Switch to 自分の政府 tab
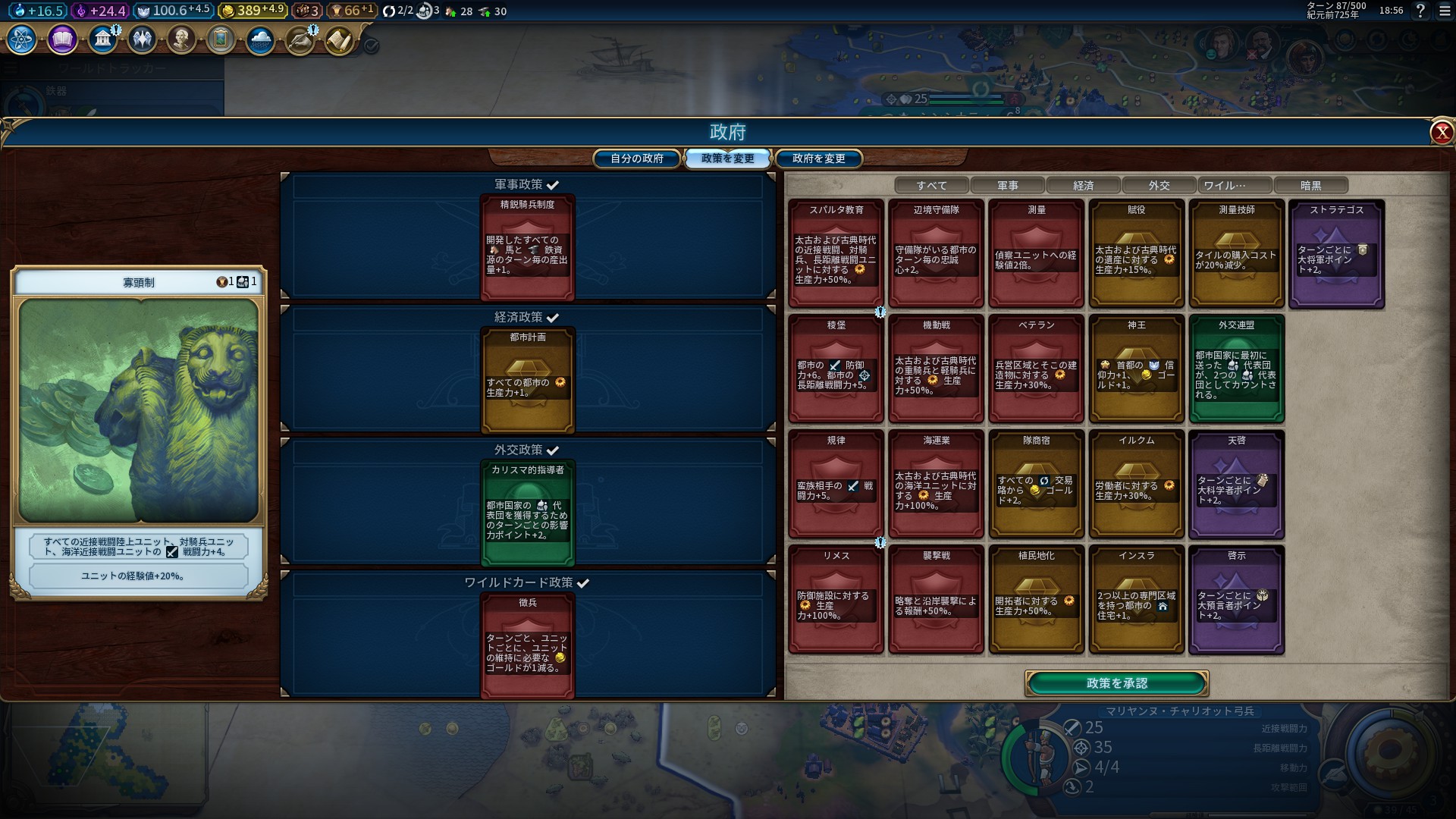 point(636,158)
